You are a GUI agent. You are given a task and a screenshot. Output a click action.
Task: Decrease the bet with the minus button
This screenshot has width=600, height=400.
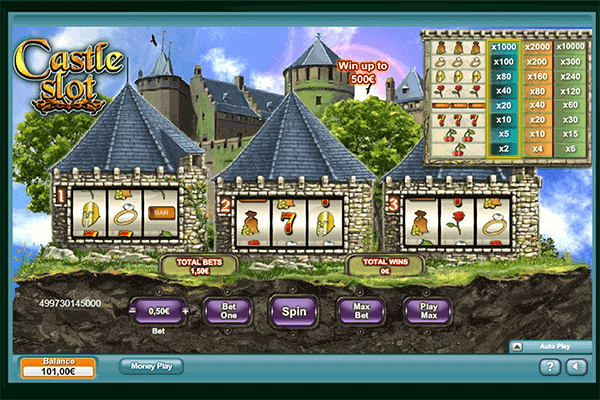click(x=132, y=311)
